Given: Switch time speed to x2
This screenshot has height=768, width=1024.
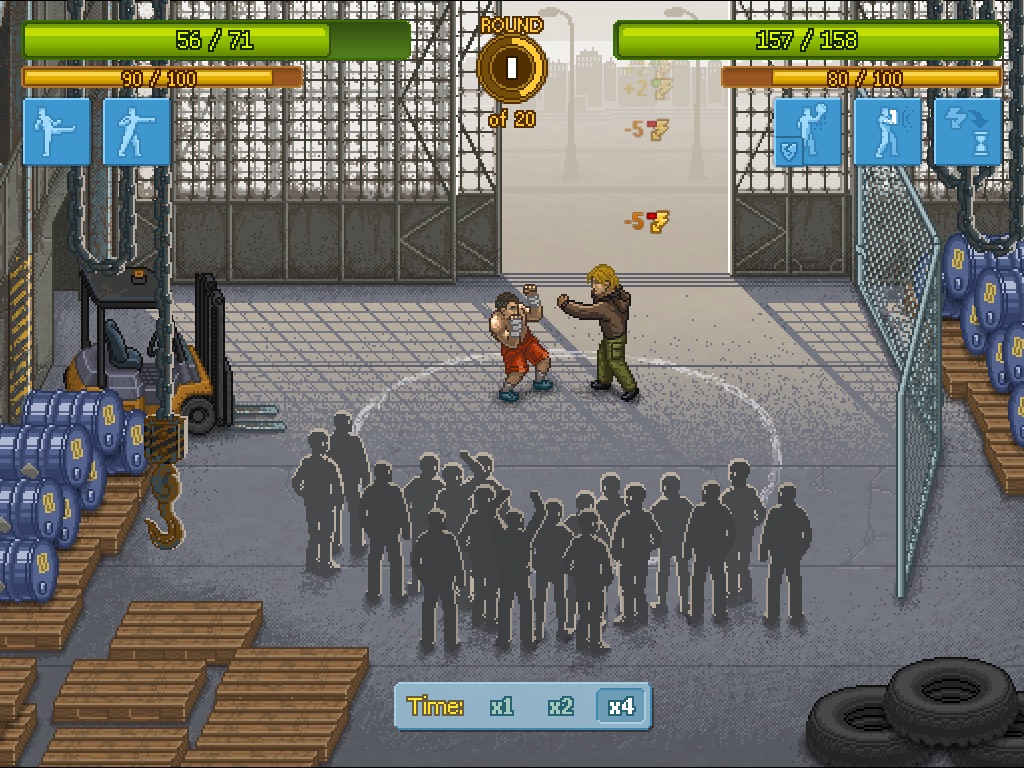Looking at the screenshot, I should (x=561, y=707).
